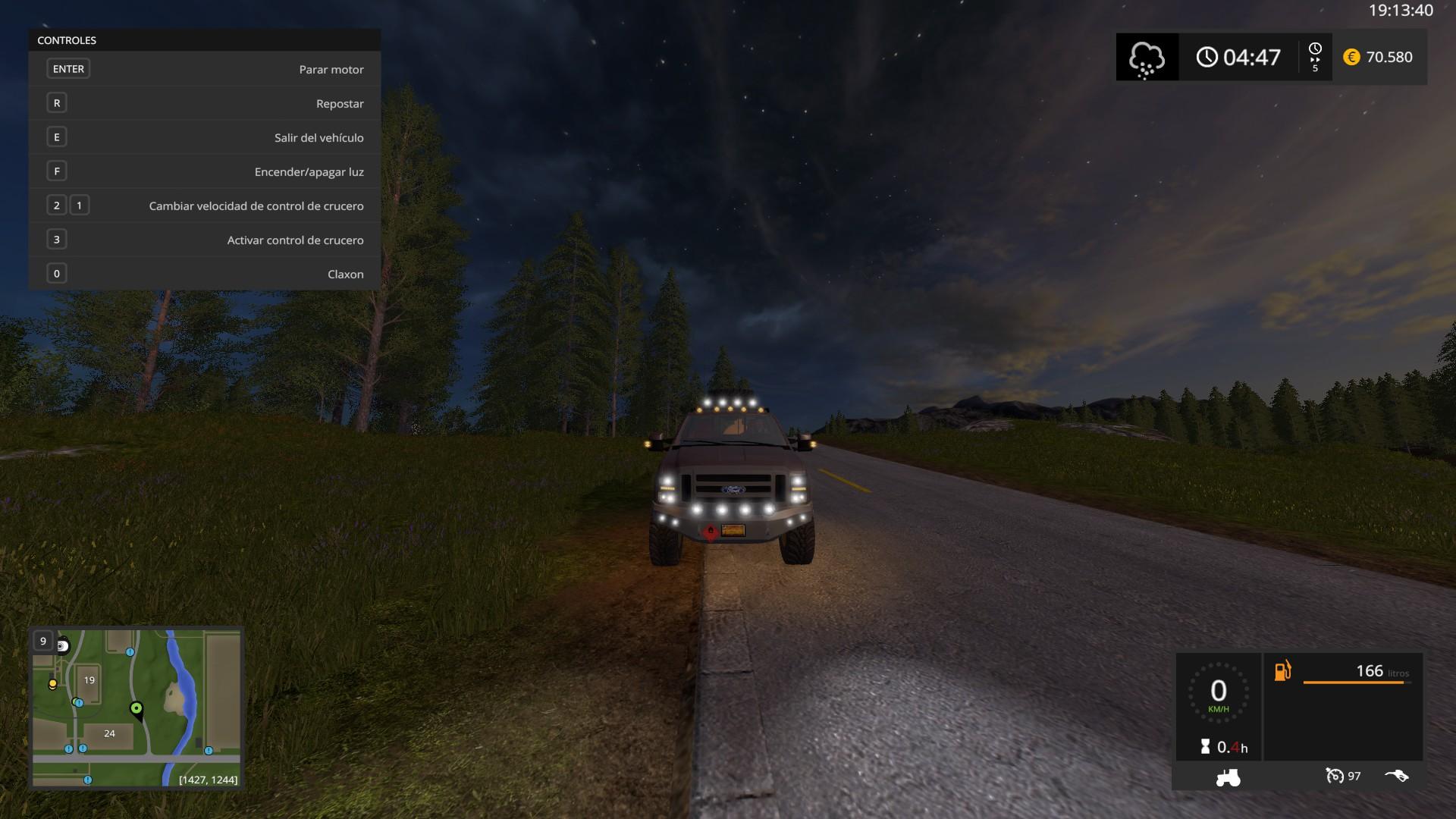Click the minimap in the corner

pos(136,708)
